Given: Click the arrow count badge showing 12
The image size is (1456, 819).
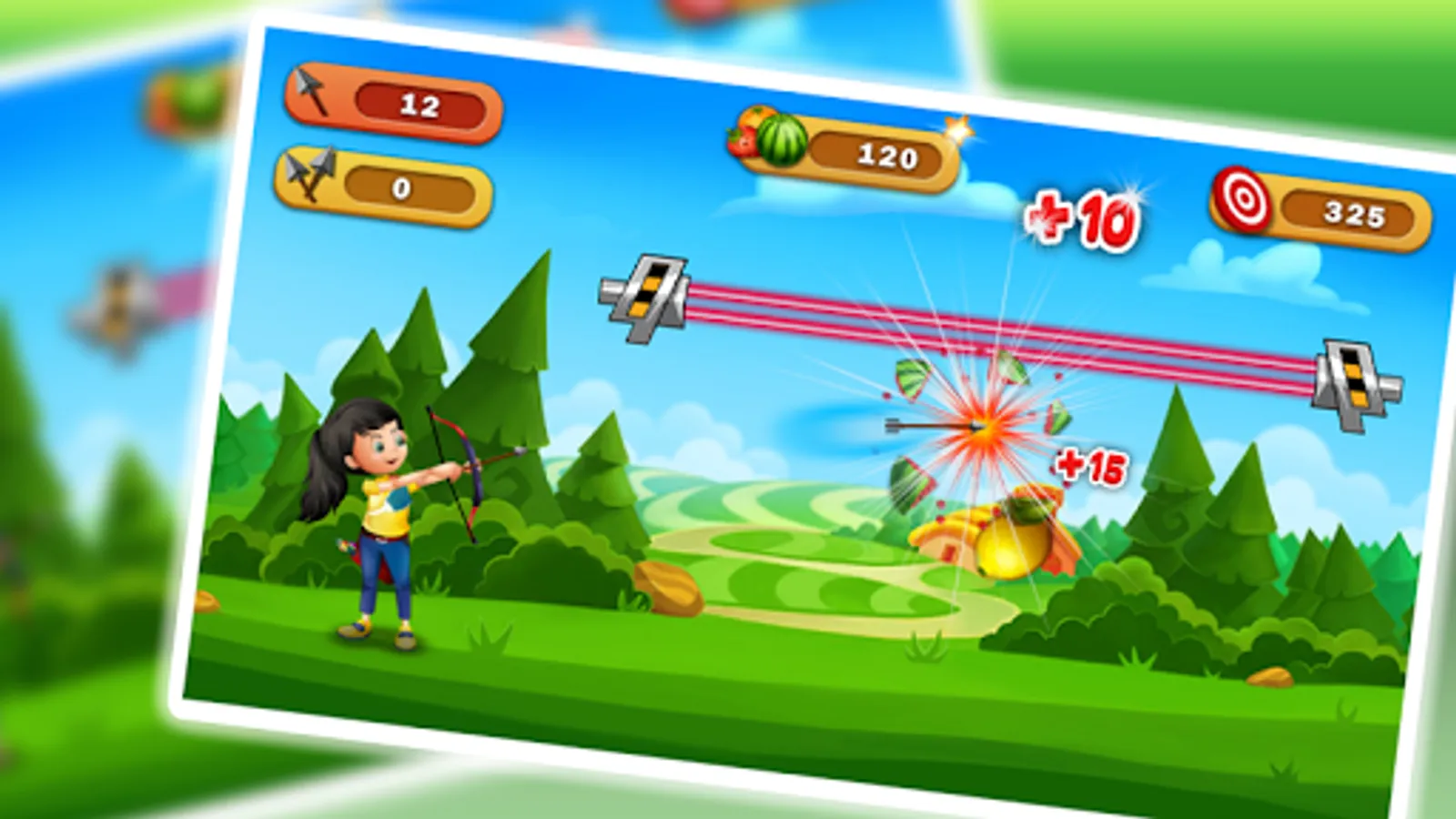Looking at the screenshot, I should [421, 104].
